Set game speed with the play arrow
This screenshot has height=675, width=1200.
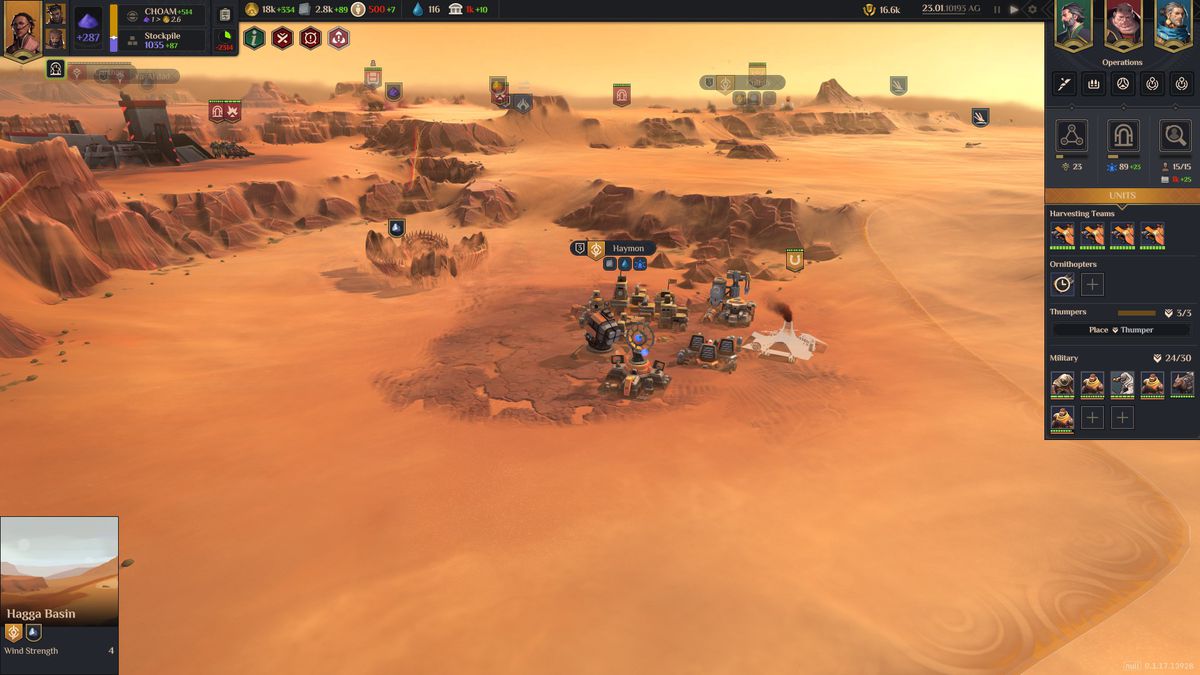click(x=1014, y=9)
